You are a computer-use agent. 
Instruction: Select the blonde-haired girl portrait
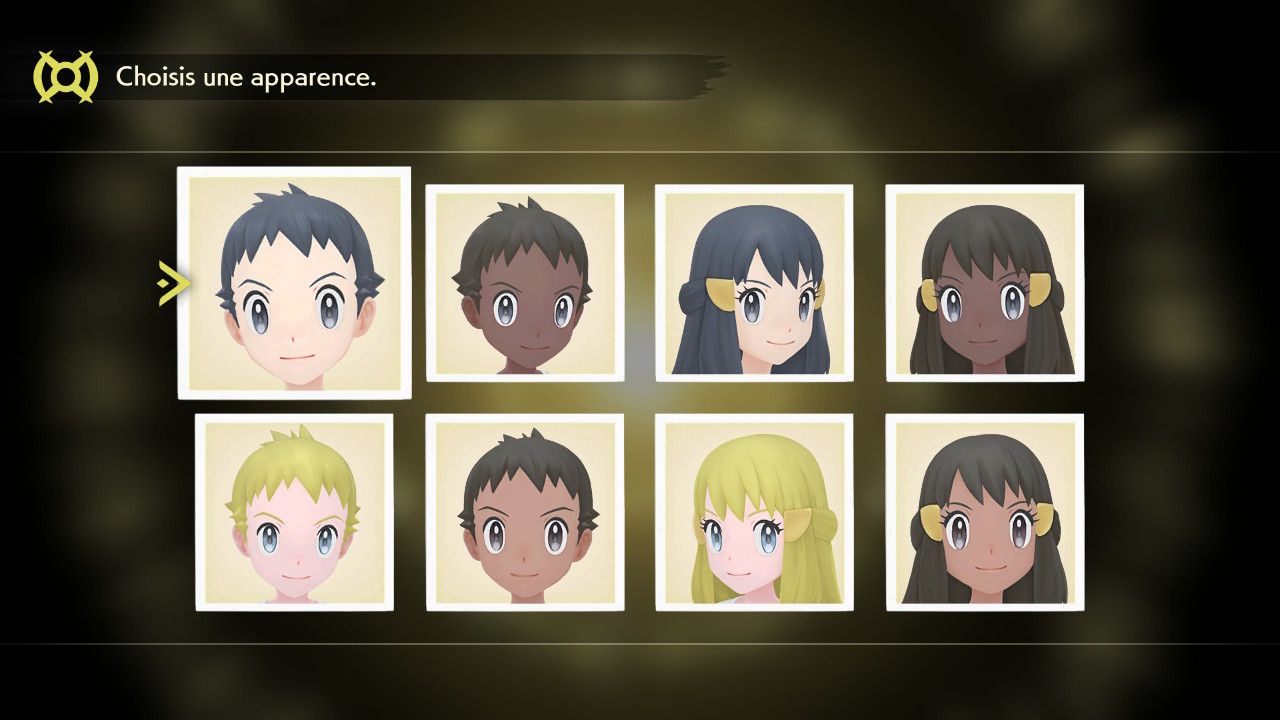point(754,512)
